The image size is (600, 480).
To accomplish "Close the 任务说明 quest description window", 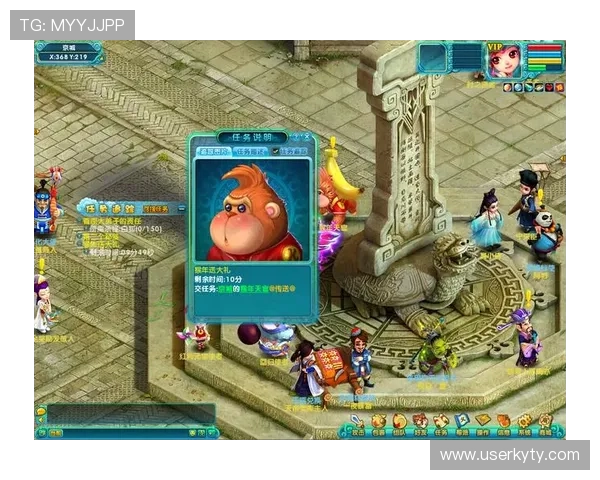I will point(306,137).
